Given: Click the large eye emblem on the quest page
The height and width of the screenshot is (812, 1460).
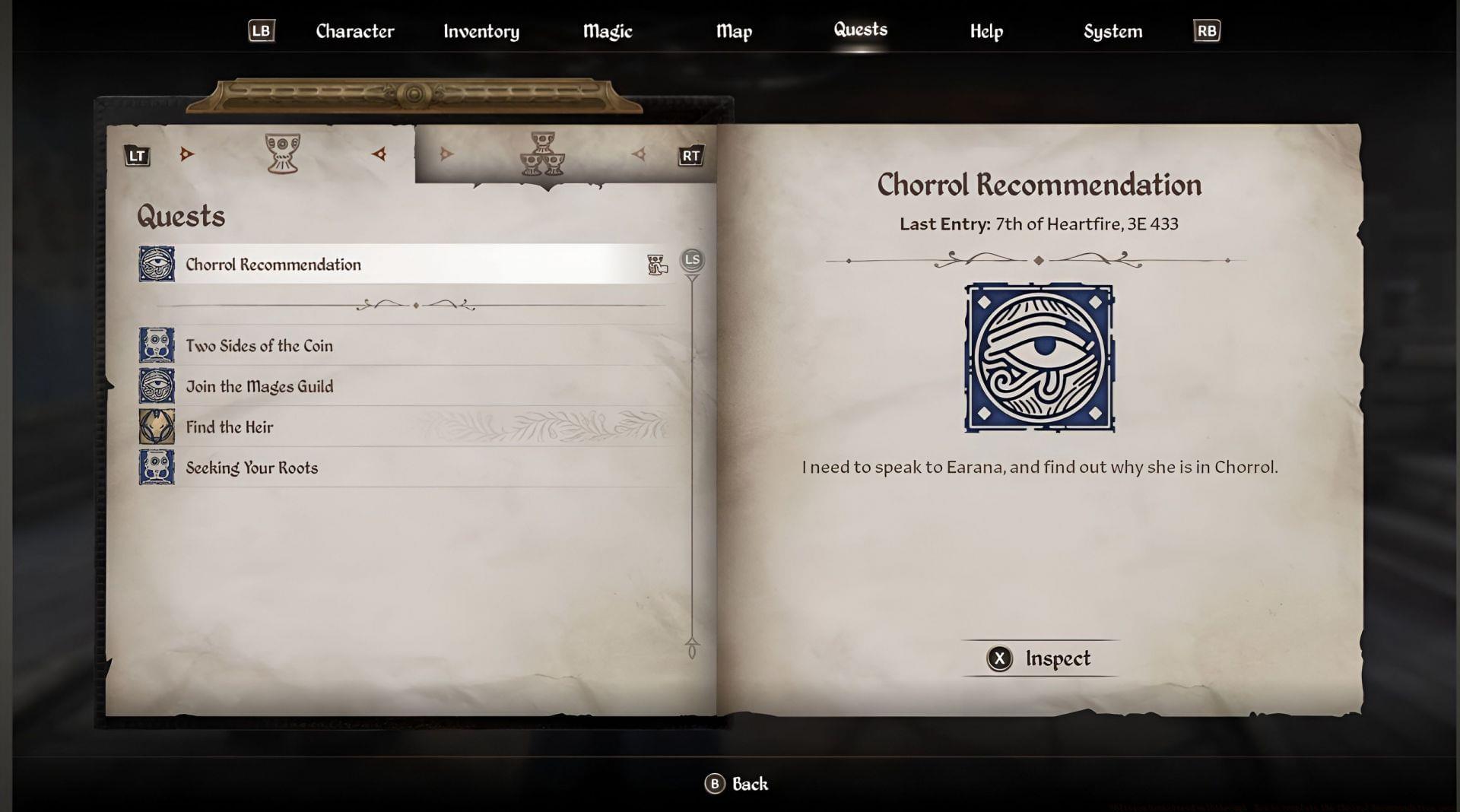Looking at the screenshot, I should 1039,359.
